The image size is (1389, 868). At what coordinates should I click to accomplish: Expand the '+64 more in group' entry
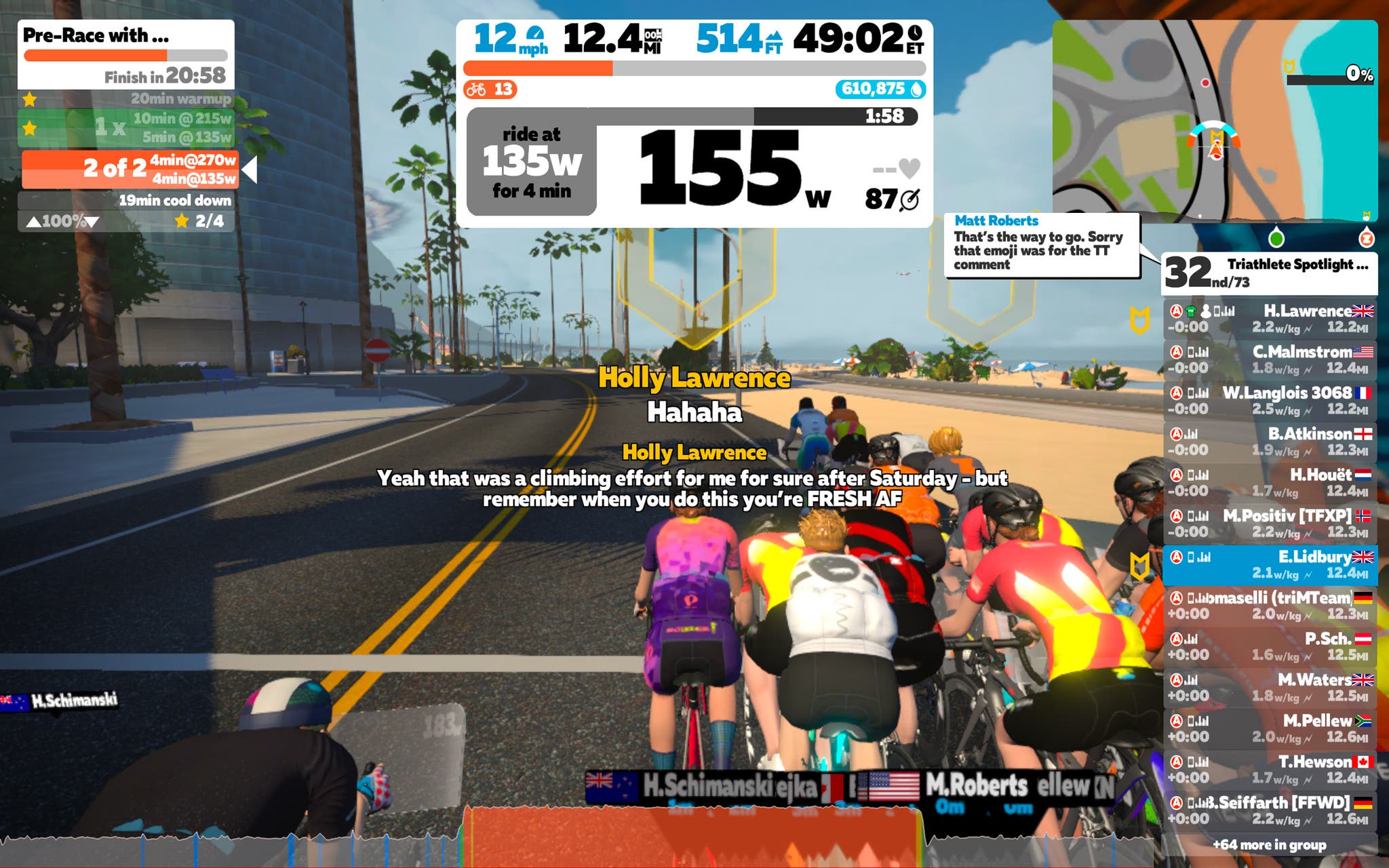point(1269,845)
